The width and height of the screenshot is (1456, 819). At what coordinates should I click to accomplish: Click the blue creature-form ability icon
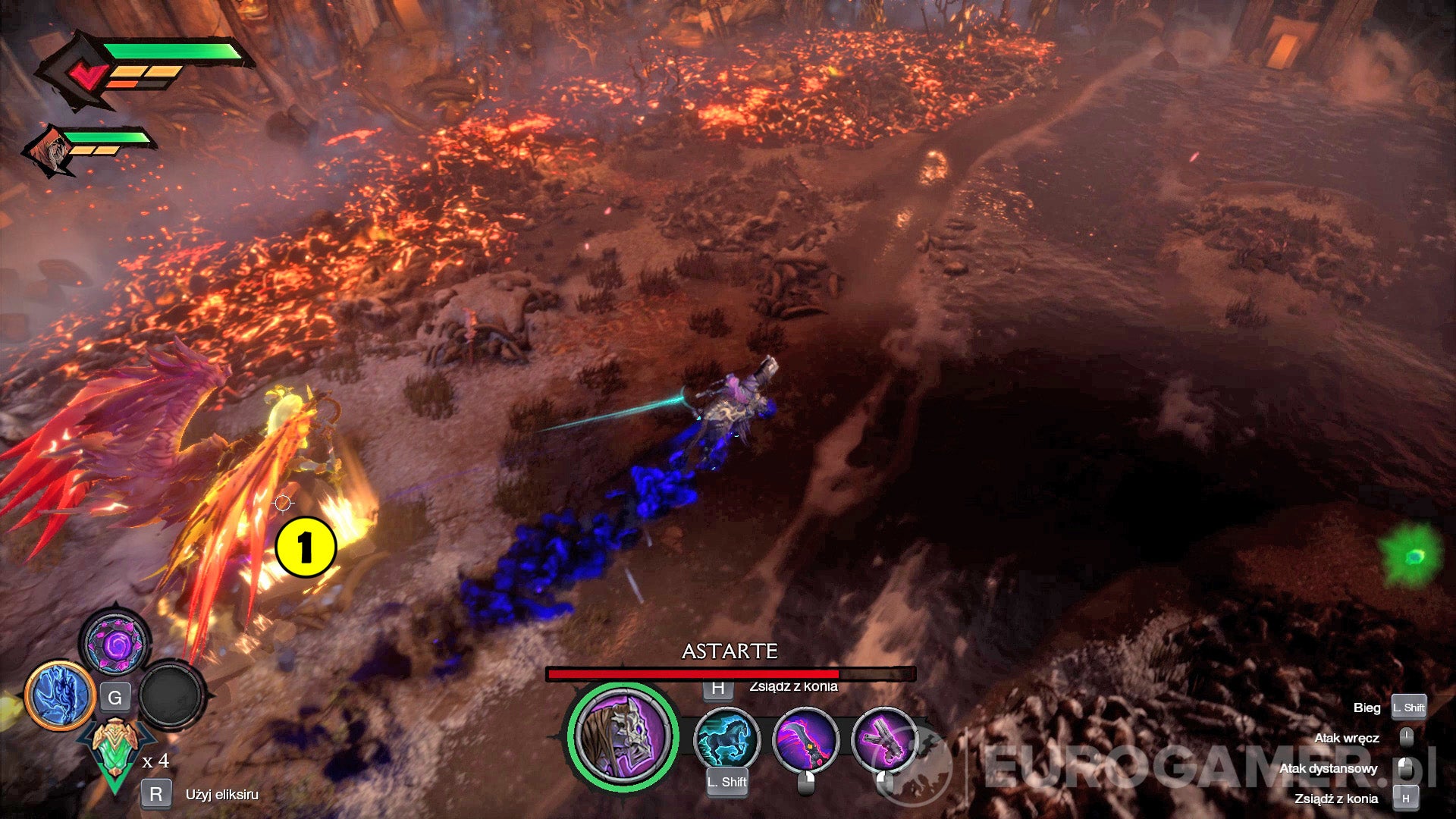(x=61, y=692)
